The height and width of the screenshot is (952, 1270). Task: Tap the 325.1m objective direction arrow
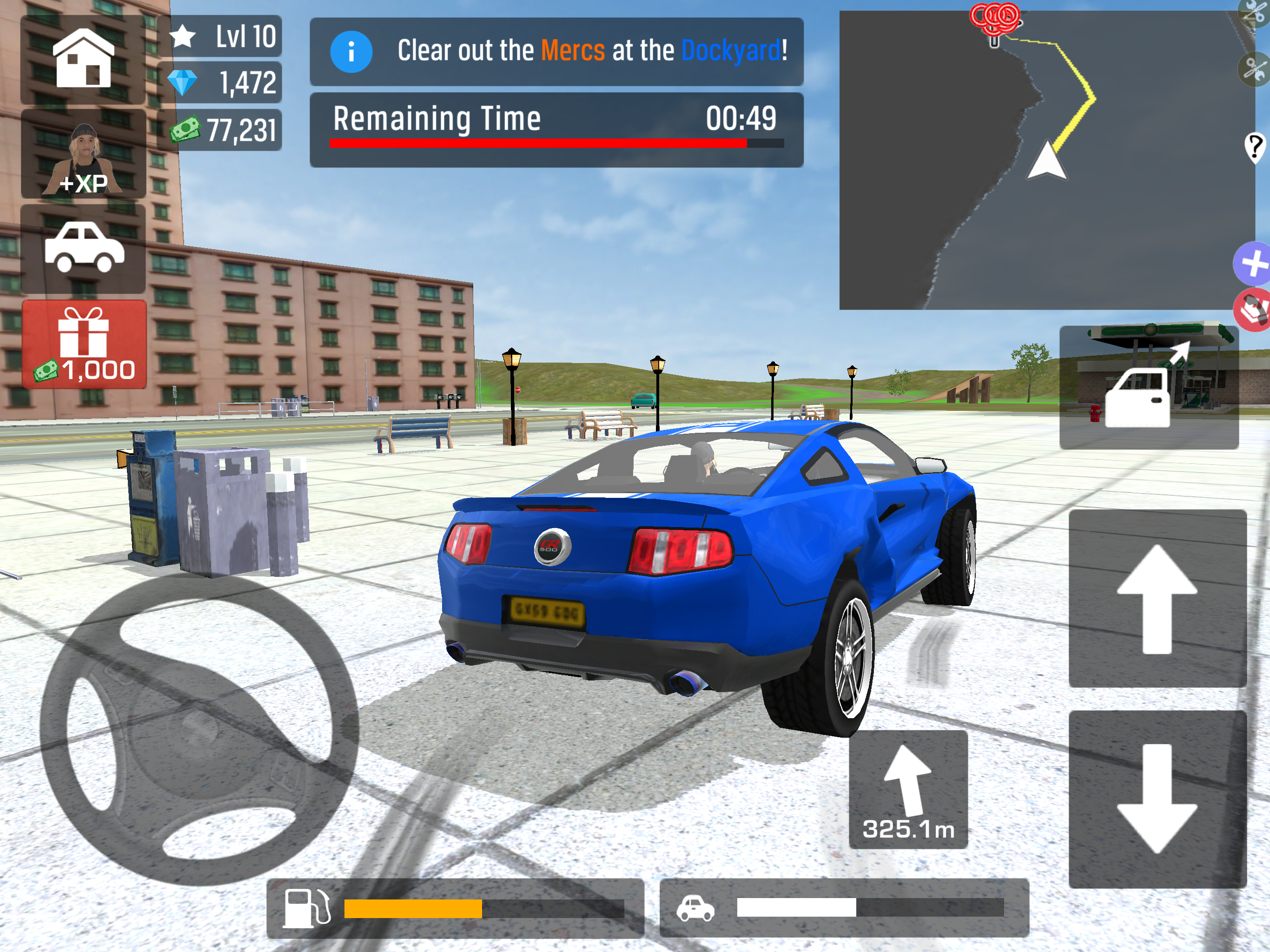point(908,789)
